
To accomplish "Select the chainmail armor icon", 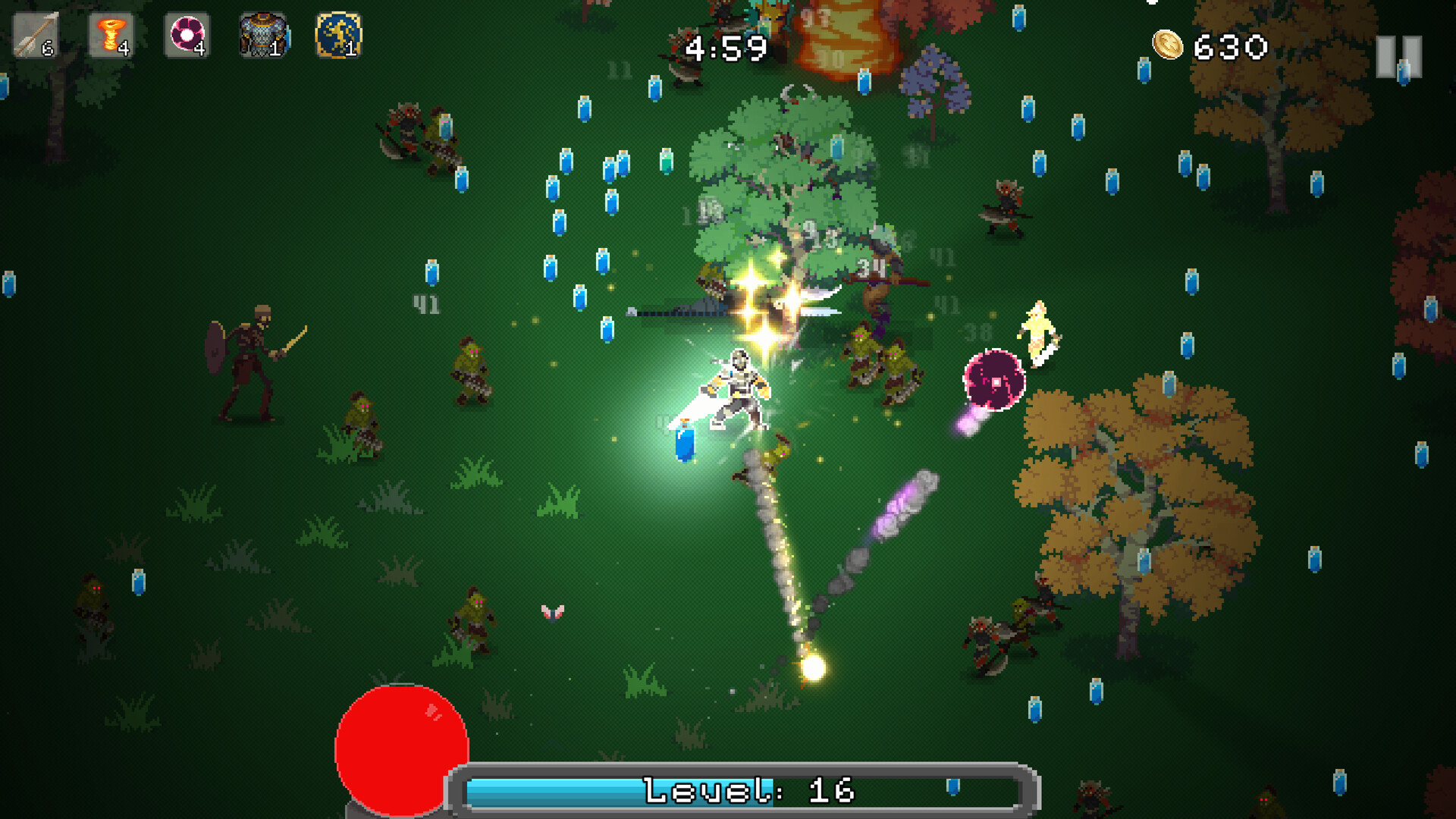I will [262, 35].
